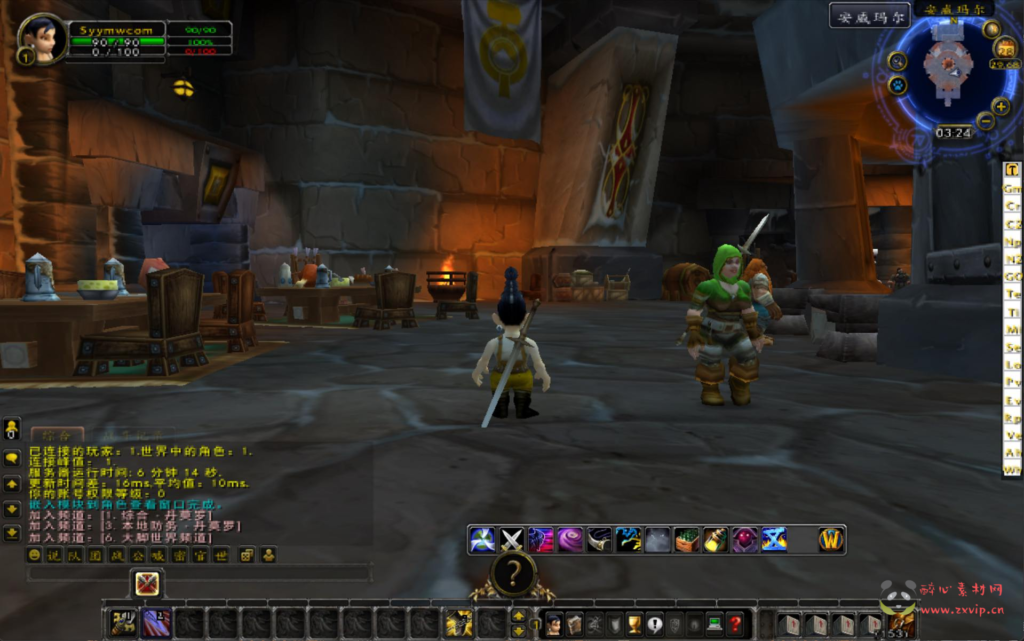Open achievements with the gold trophy button

(x=634, y=624)
